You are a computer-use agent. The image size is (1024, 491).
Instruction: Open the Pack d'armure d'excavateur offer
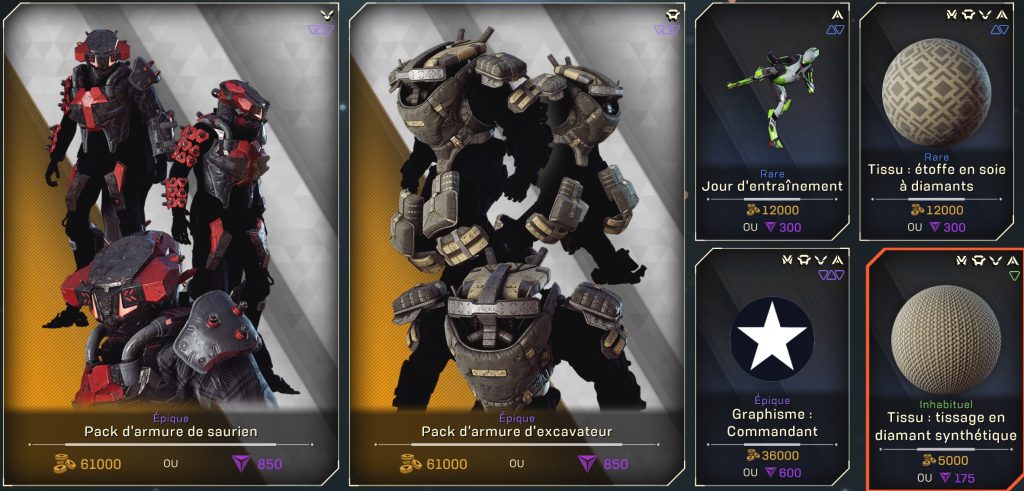tap(516, 245)
